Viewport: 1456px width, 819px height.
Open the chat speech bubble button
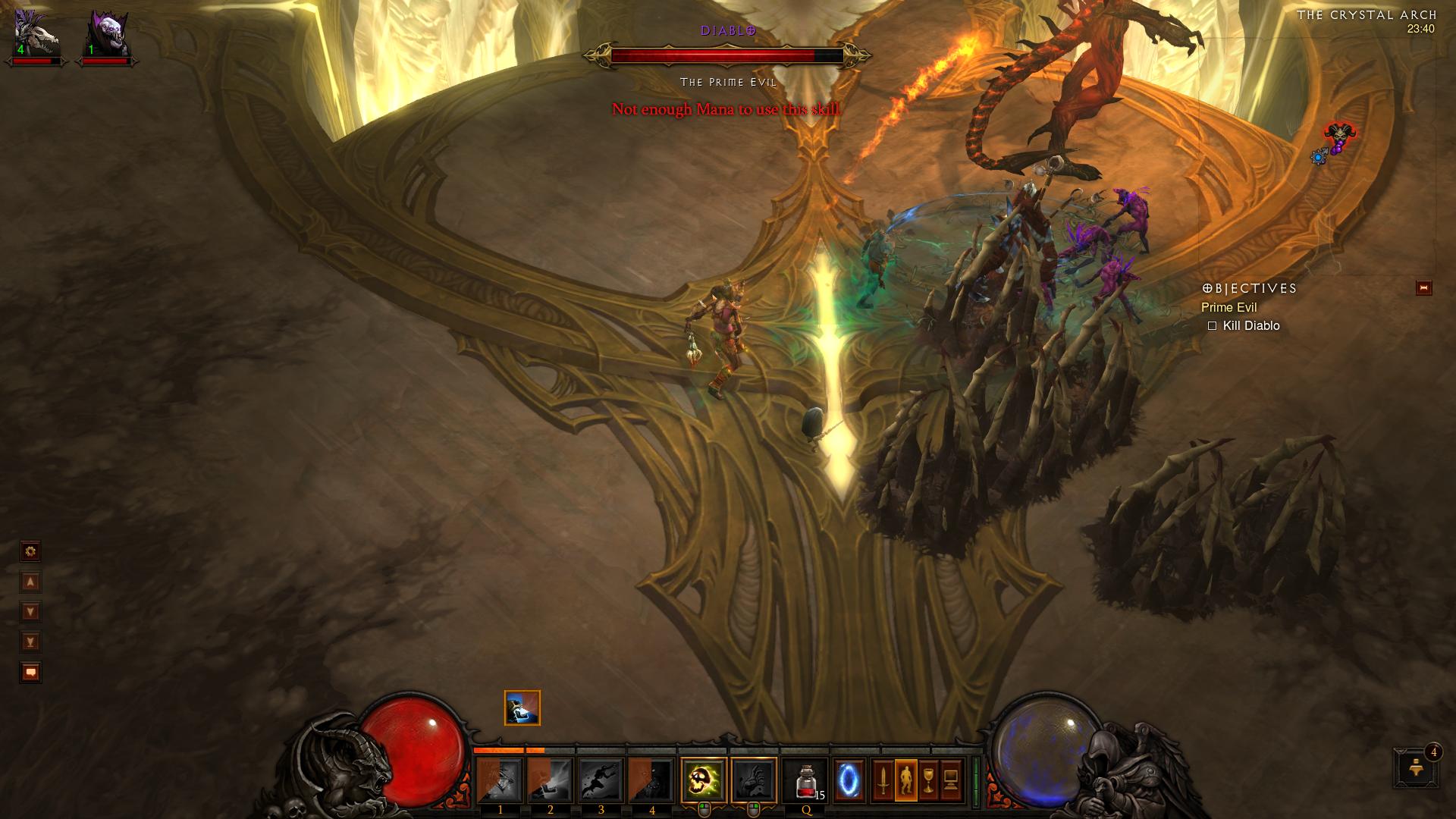tap(30, 673)
